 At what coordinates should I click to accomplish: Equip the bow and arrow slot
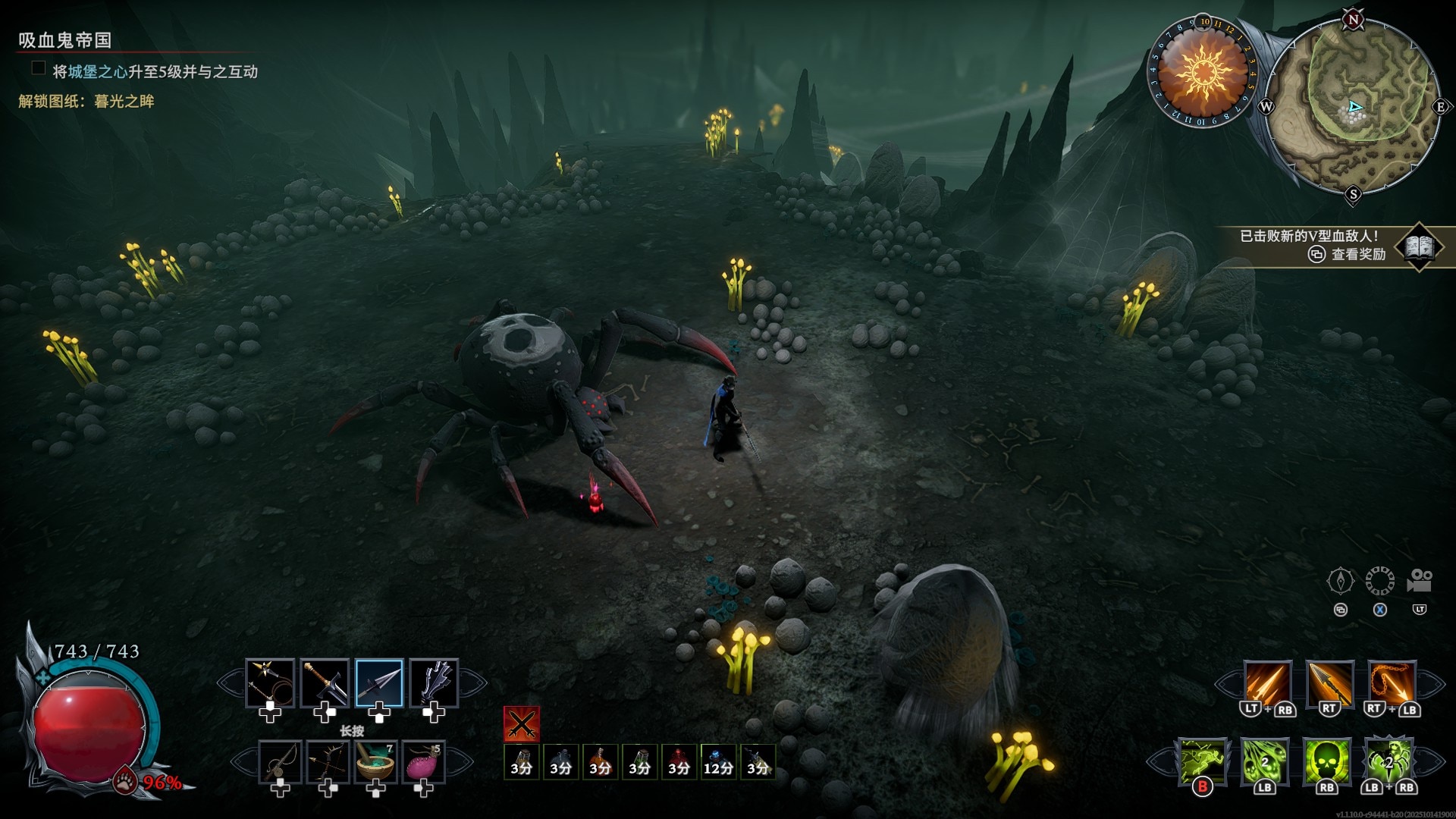[x=328, y=762]
